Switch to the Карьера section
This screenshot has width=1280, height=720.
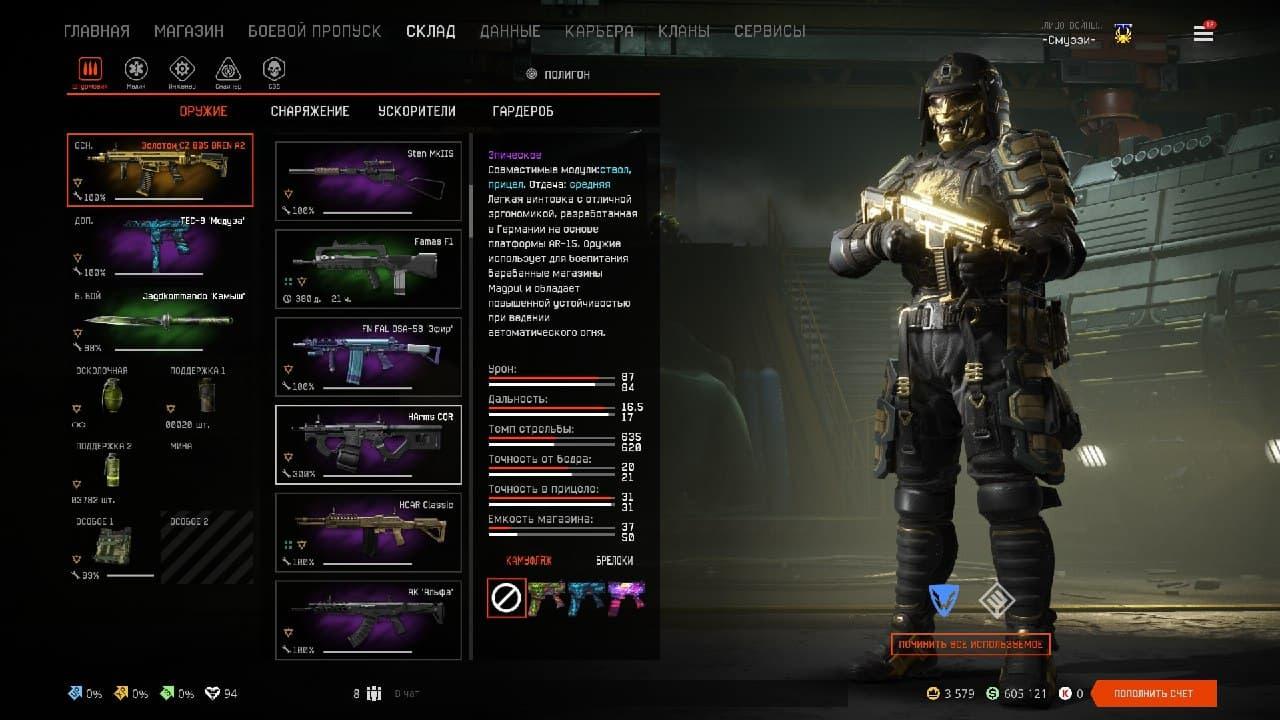point(599,31)
